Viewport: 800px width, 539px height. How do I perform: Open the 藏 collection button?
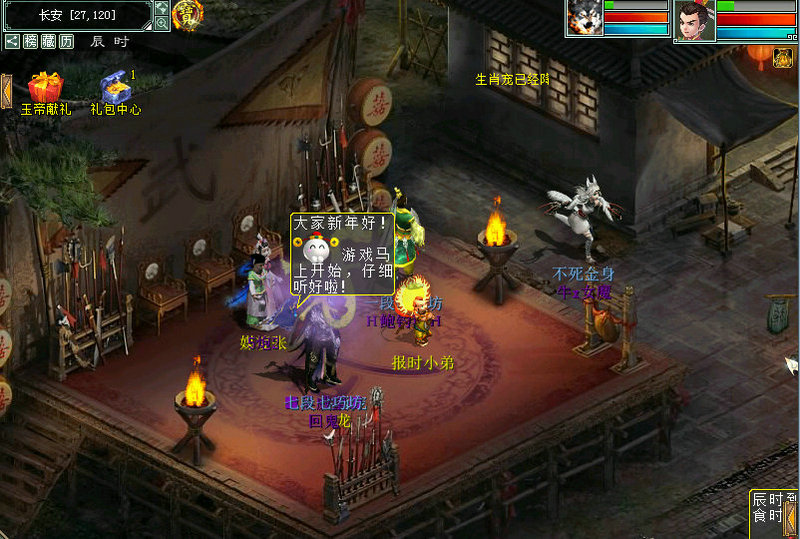coord(48,41)
